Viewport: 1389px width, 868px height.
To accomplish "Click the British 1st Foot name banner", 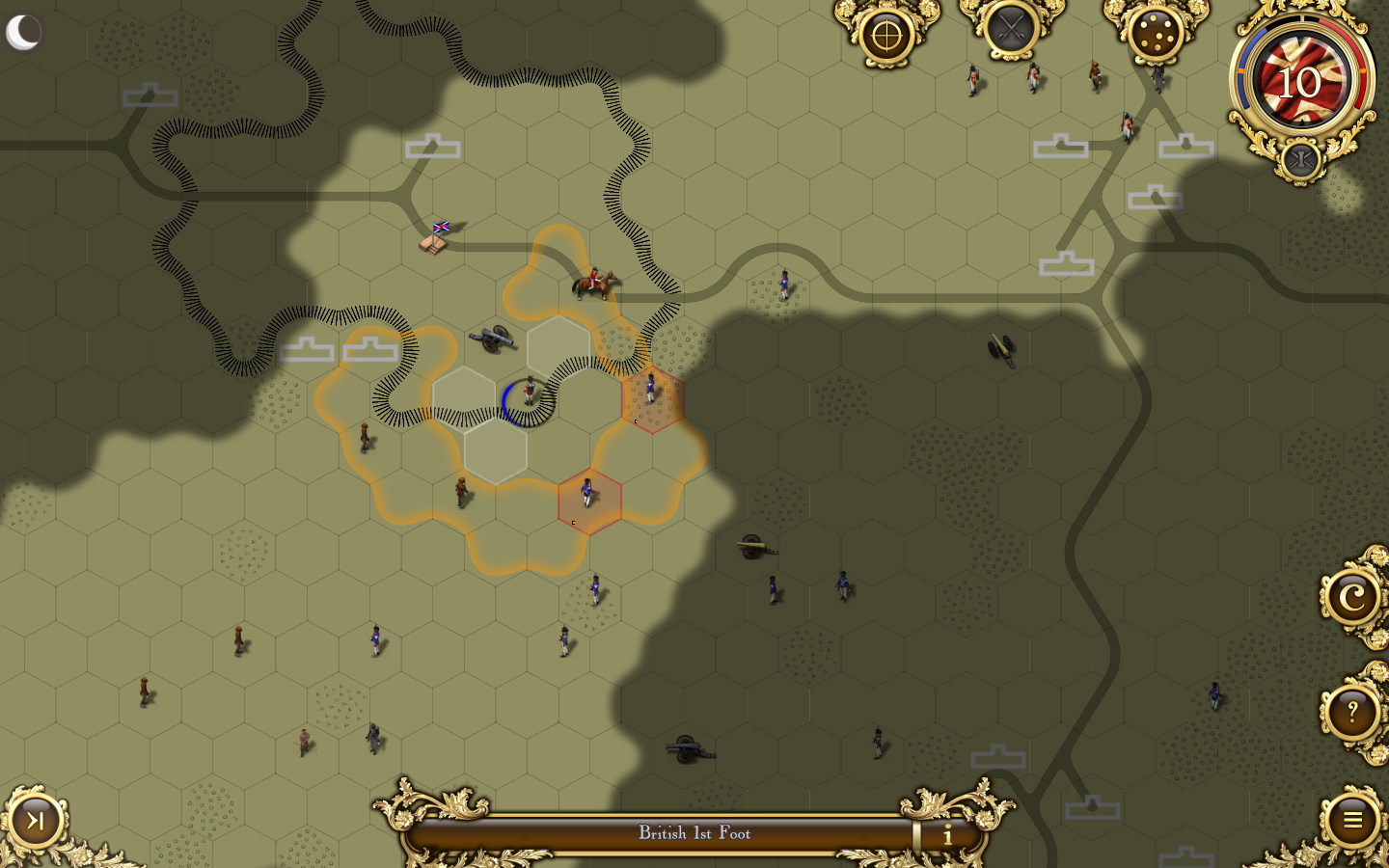I will (694, 833).
